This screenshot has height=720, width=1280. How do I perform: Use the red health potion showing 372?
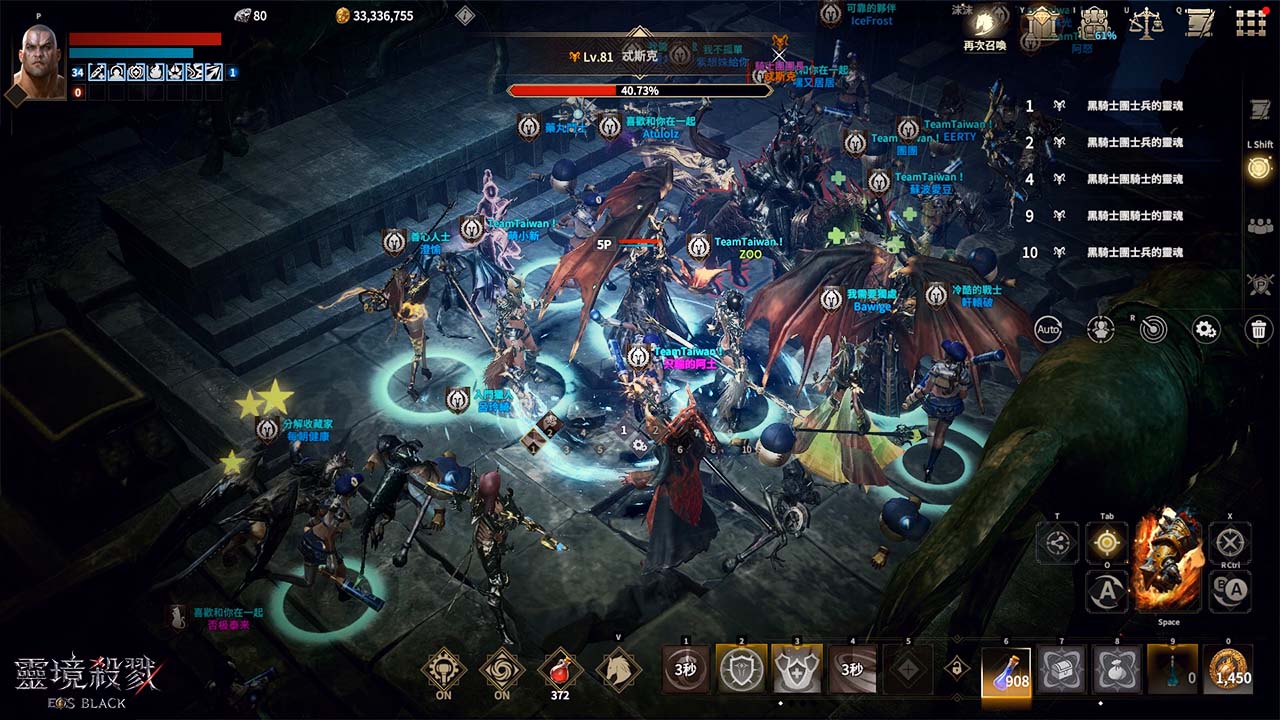pyautogui.click(x=559, y=668)
